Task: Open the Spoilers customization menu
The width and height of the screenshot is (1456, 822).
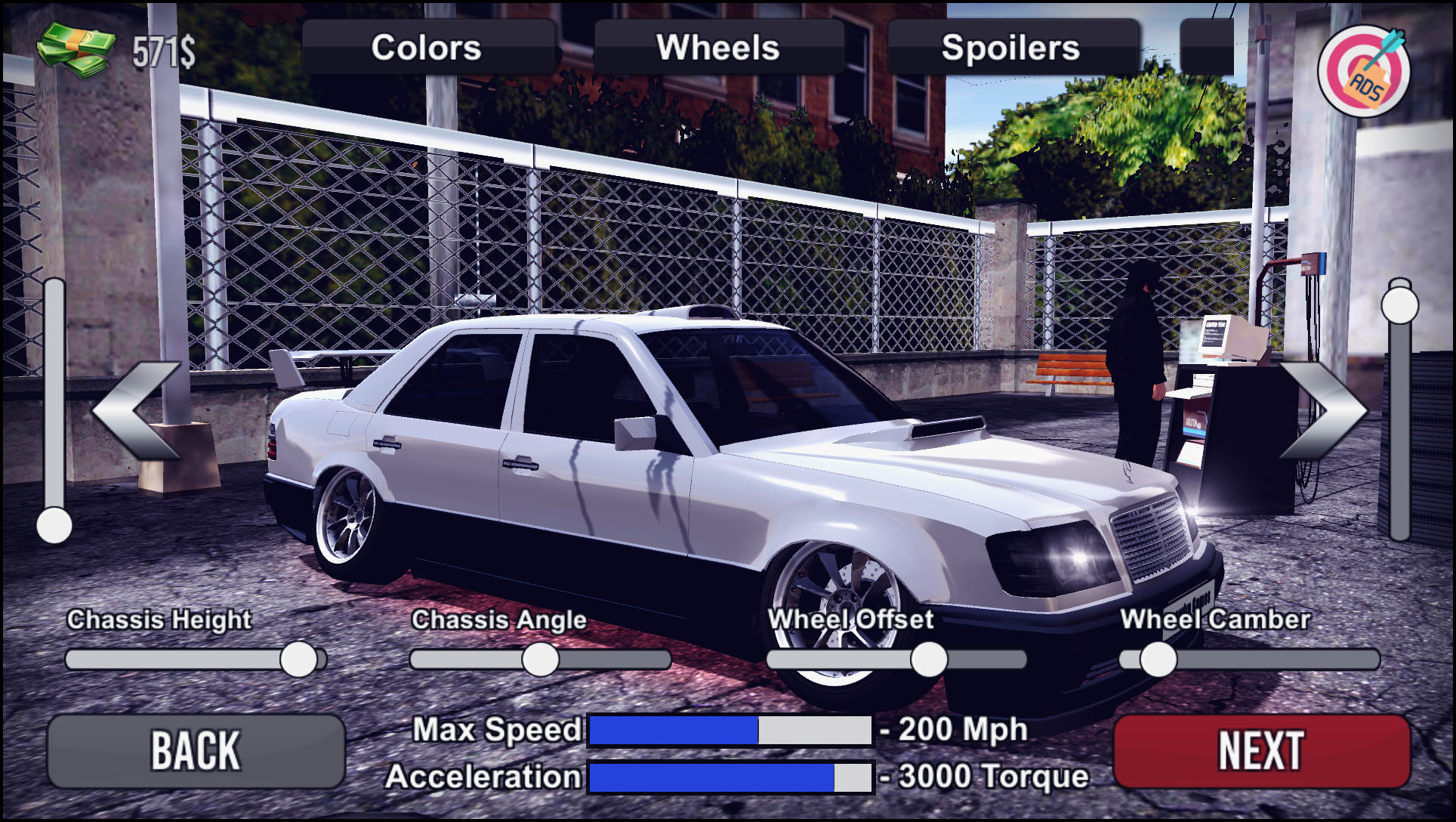Action: 1013,47
